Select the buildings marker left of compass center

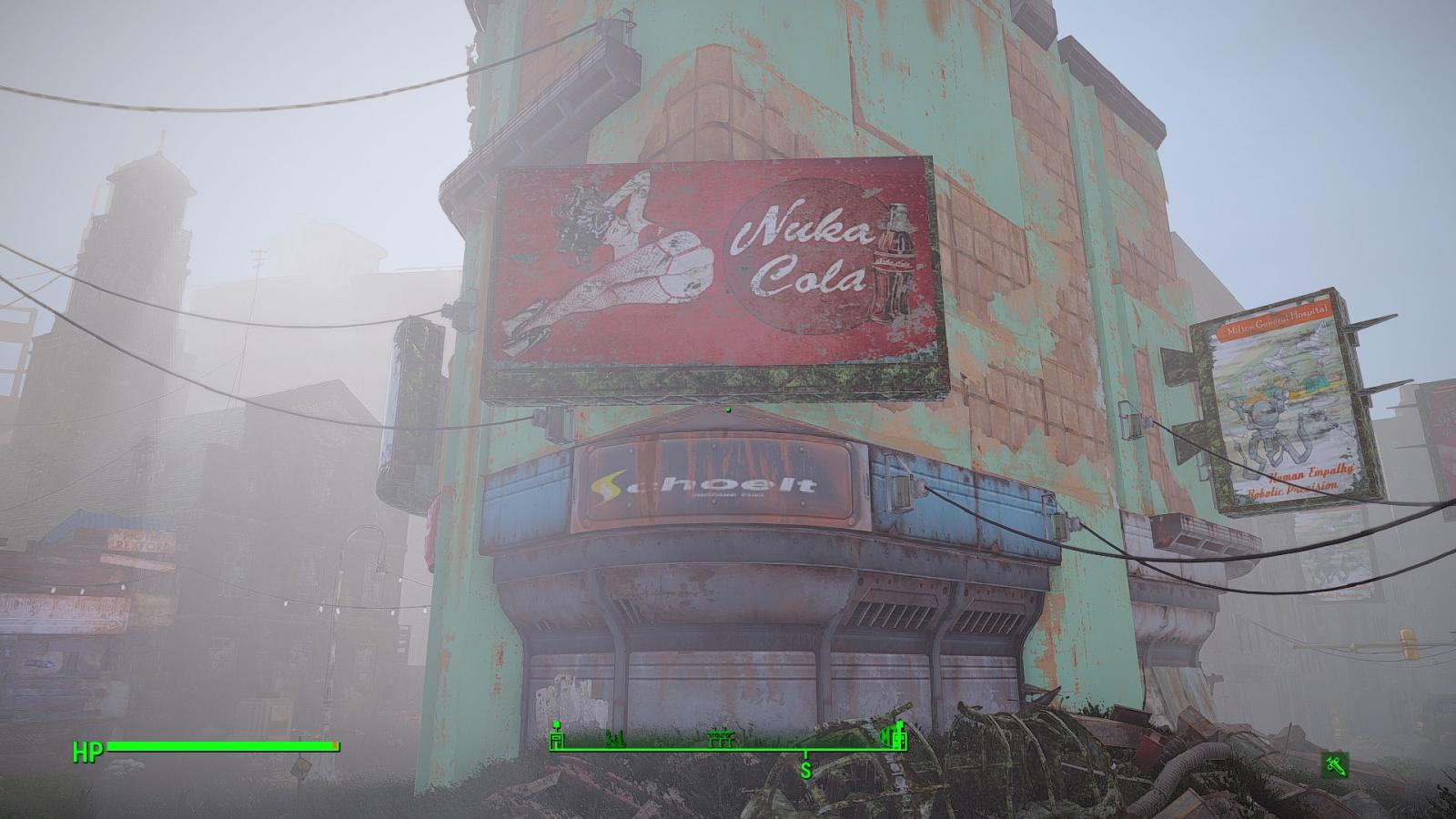(614, 739)
